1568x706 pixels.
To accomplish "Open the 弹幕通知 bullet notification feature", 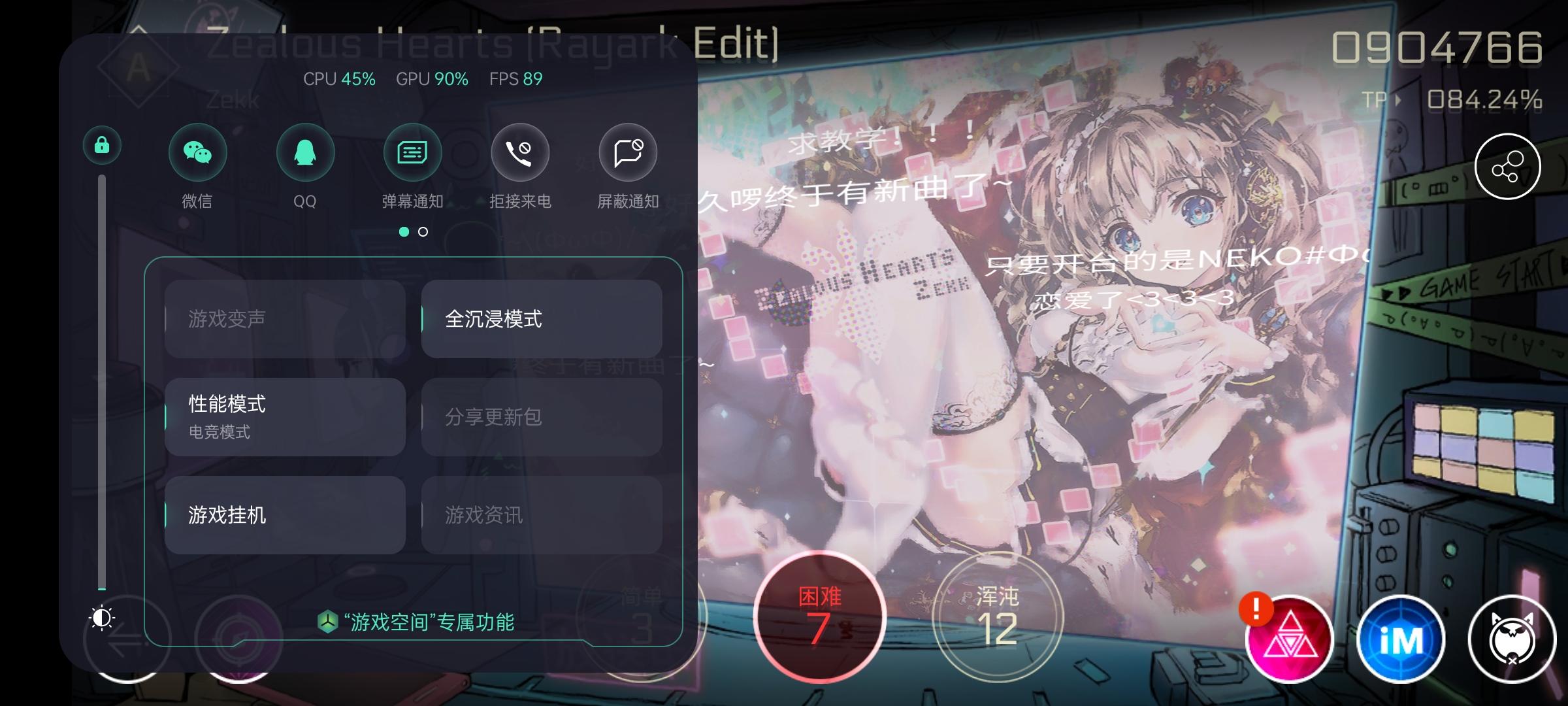I will [x=412, y=152].
